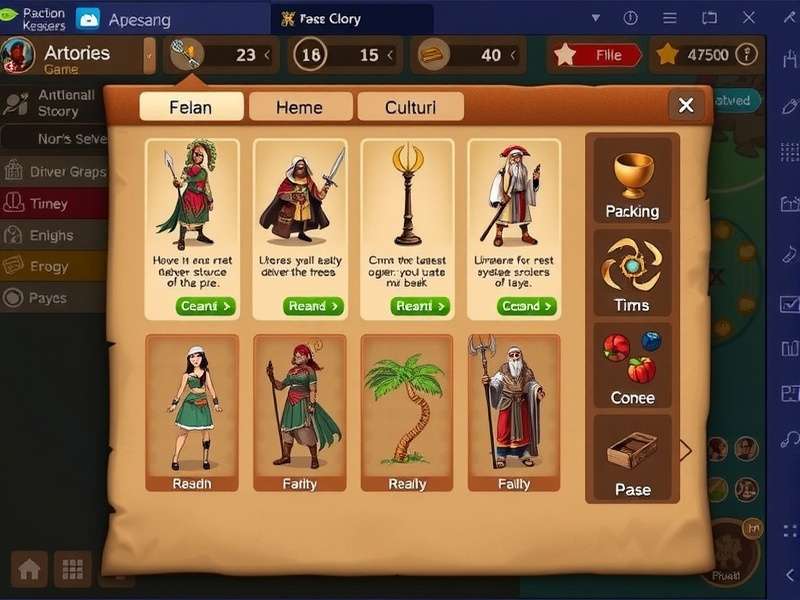Go to the home screen icon
This screenshot has width=800, height=600.
pos(30,569)
